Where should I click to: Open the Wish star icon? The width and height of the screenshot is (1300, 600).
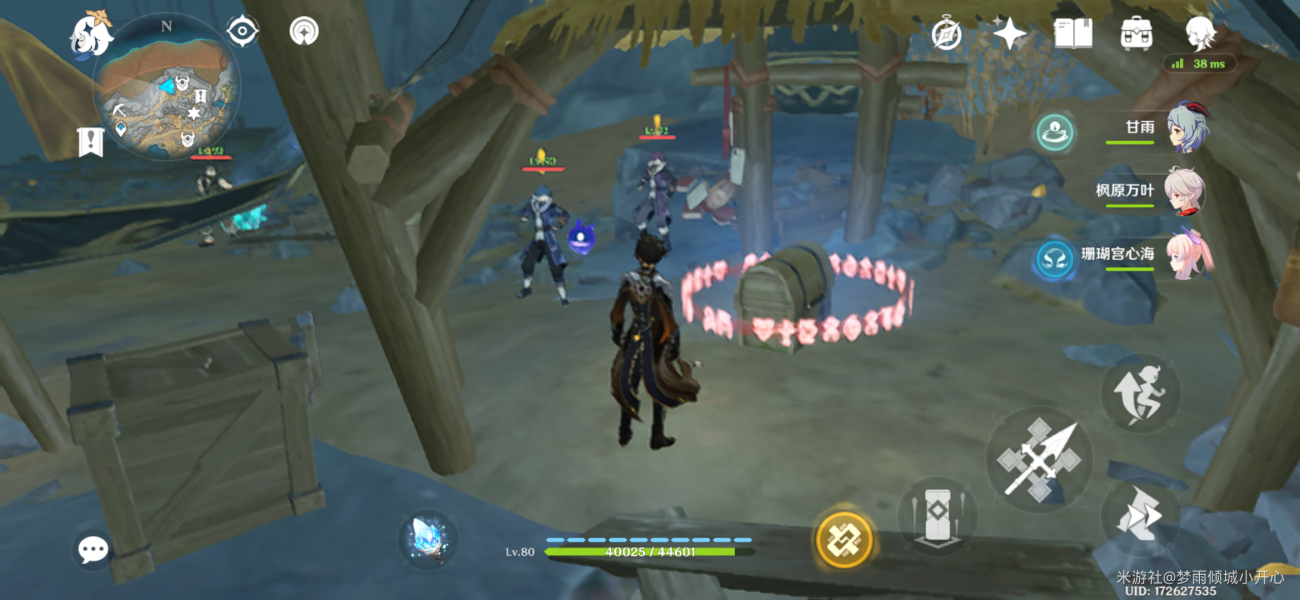(1009, 34)
